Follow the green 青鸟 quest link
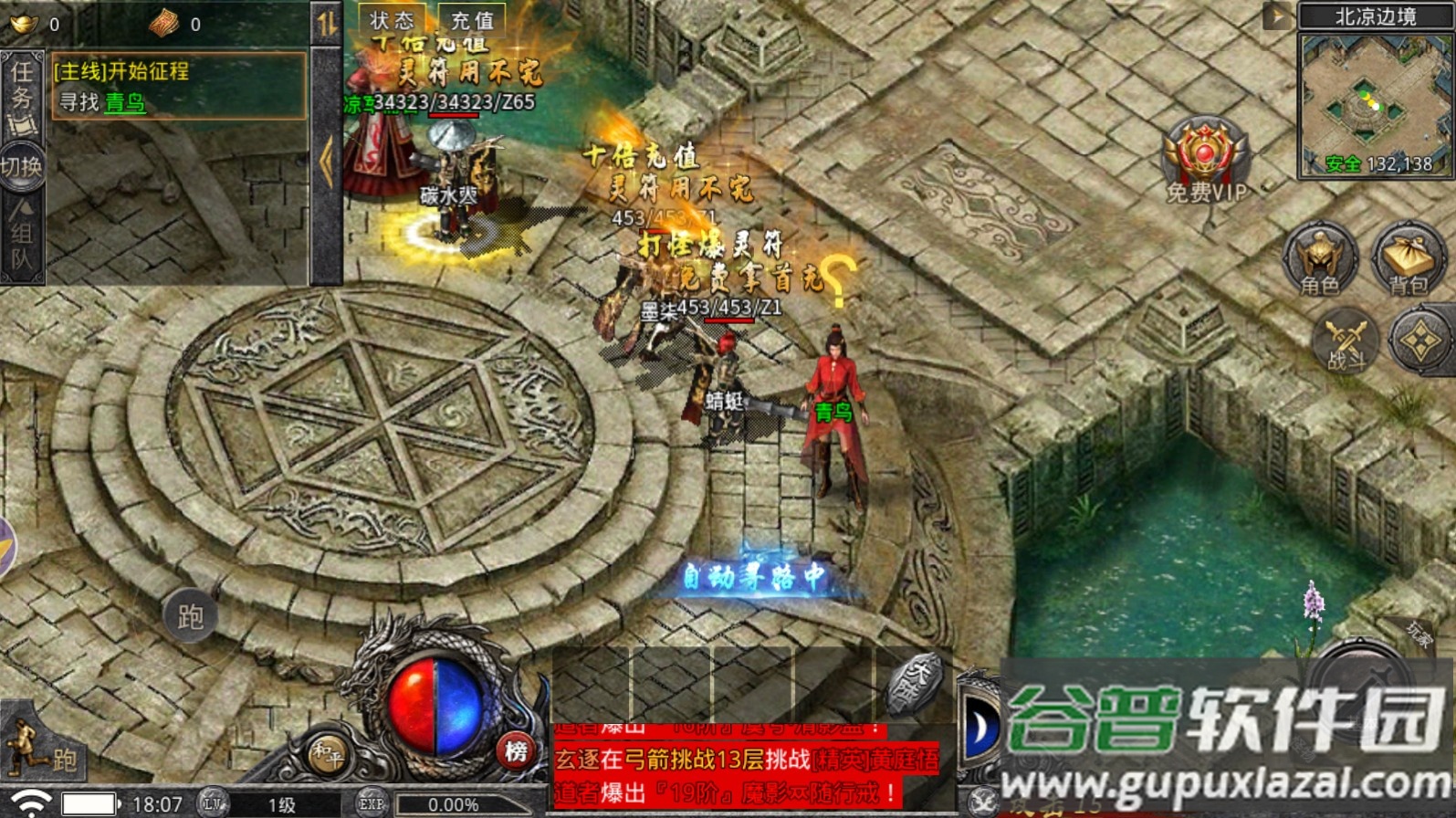Viewport: 1456px width, 818px height. pos(125,102)
